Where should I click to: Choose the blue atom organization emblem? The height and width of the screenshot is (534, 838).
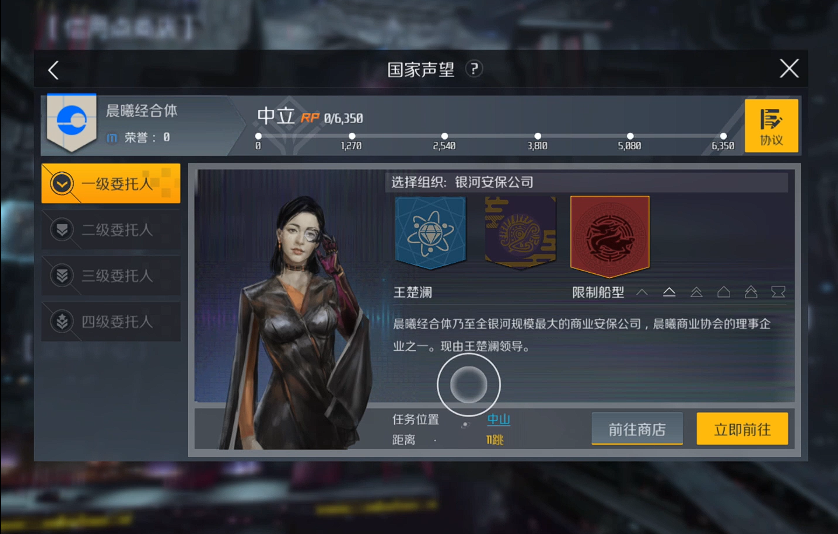430,232
